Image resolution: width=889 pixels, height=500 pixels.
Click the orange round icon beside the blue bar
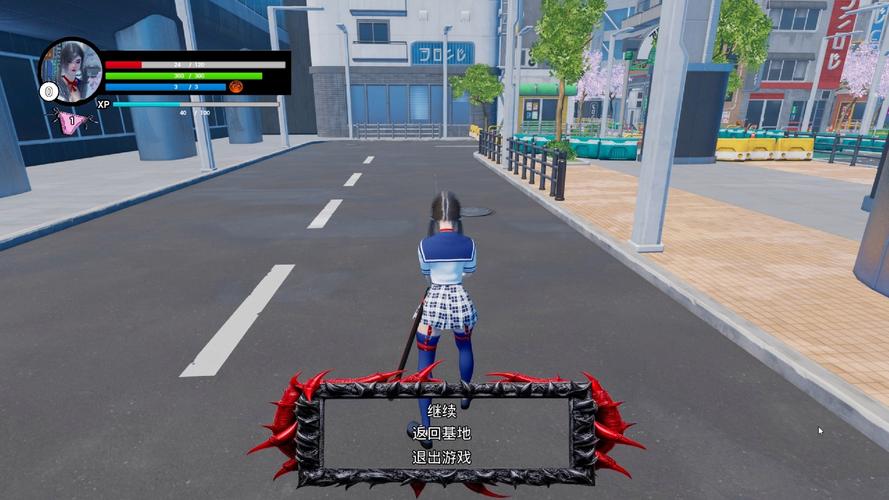(237, 87)
